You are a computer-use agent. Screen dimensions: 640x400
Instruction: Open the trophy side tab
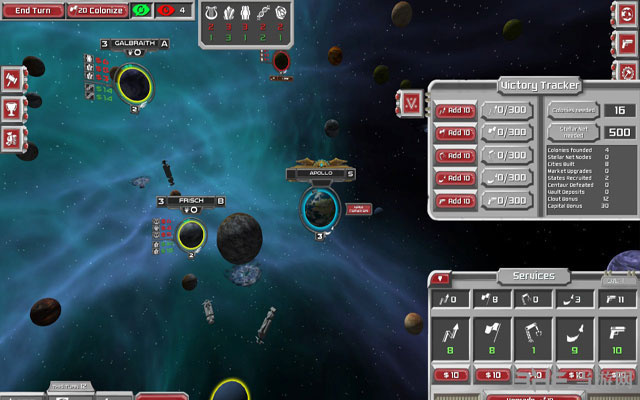click(12, 107)
